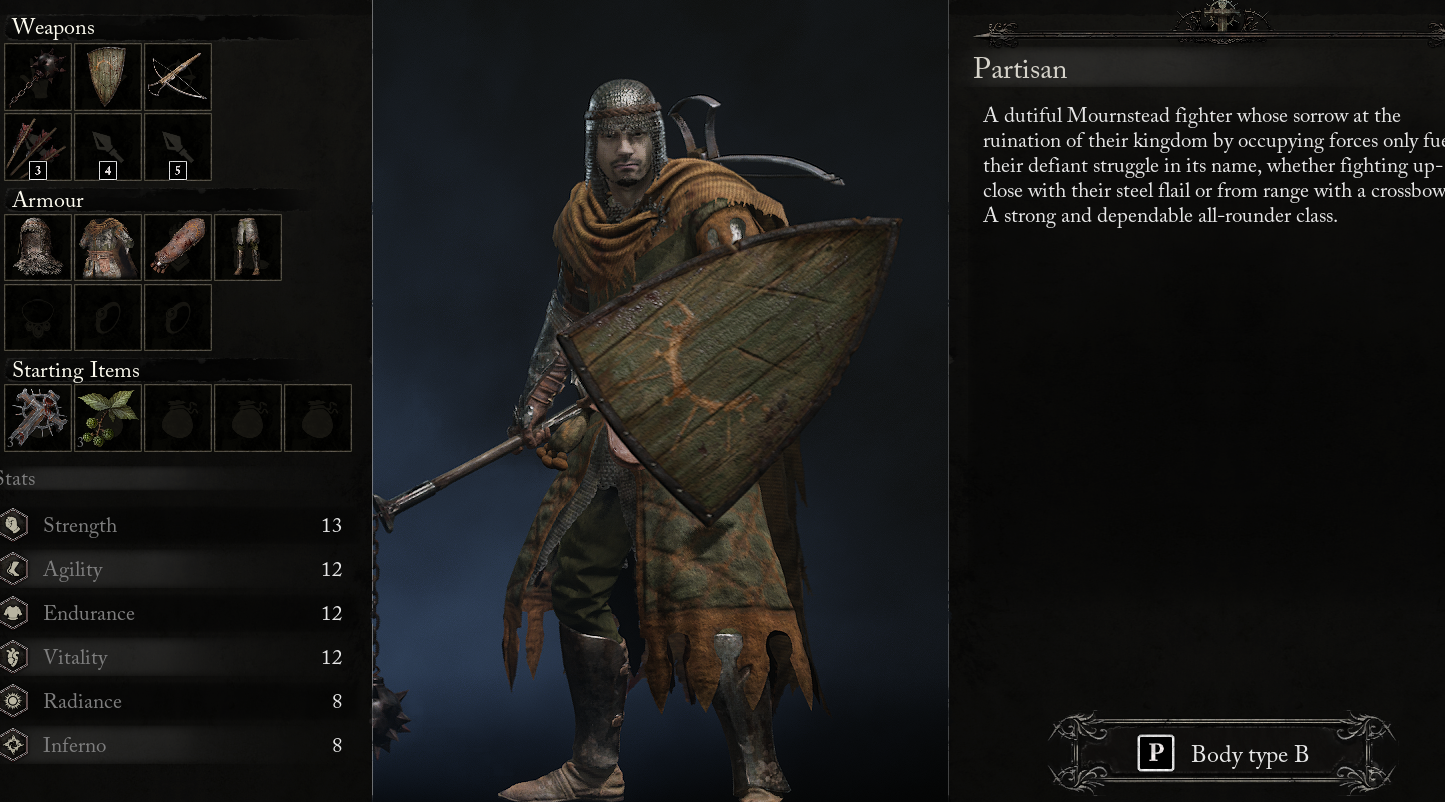Inspect the spiked charm starting item
The height and width of the screenshot is (802, 1445).
pyautogui.click(x=38, y=417)
